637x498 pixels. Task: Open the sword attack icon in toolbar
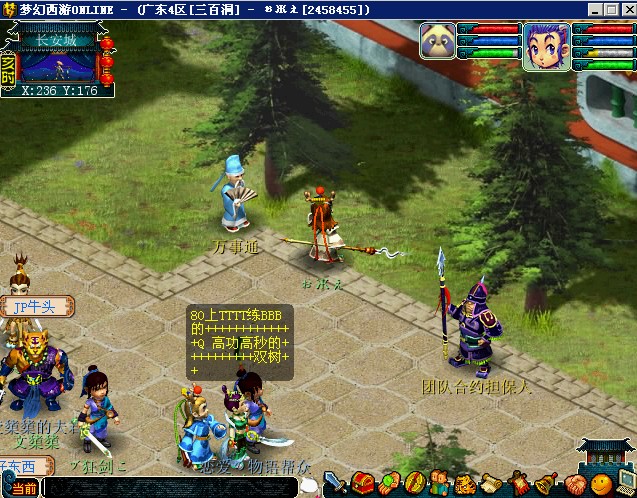click(334, 483)
